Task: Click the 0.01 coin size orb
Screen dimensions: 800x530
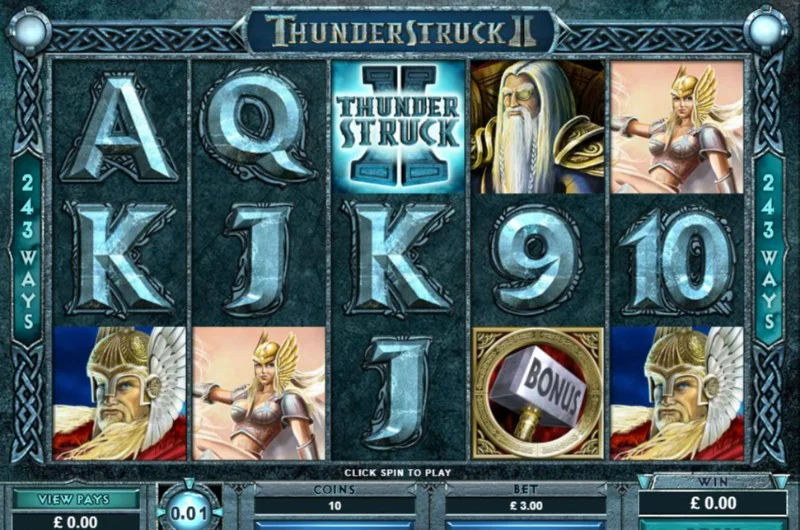Action: point(189,510)
